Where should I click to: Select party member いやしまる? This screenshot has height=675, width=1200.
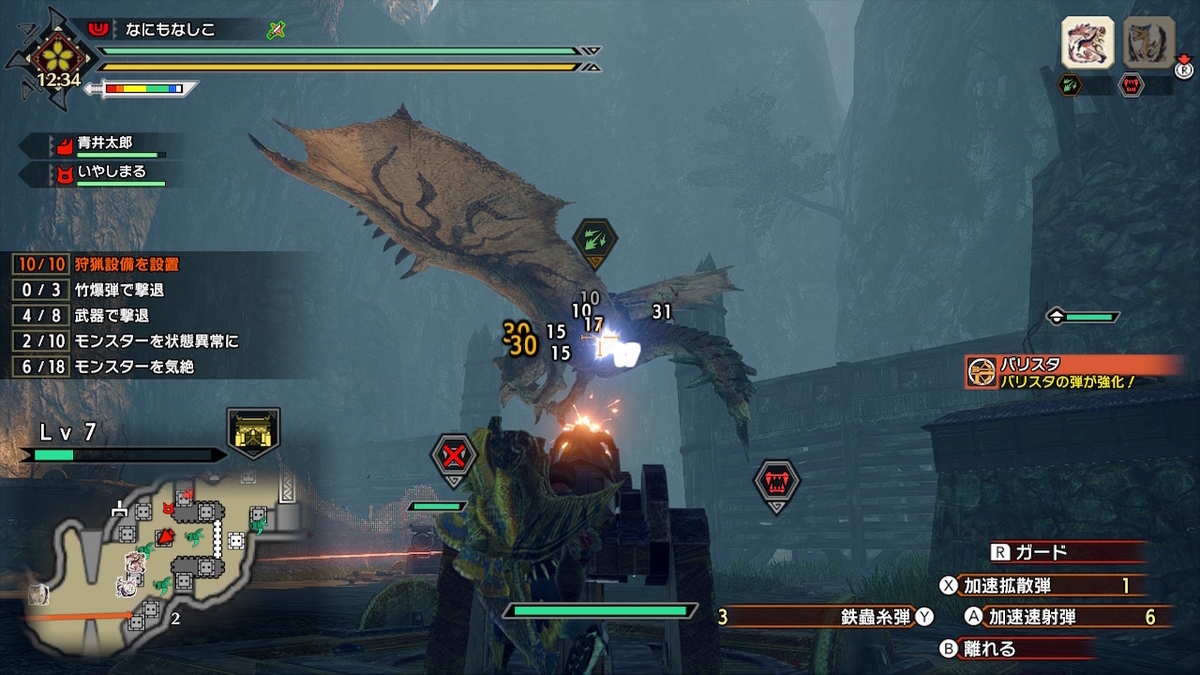105,173
